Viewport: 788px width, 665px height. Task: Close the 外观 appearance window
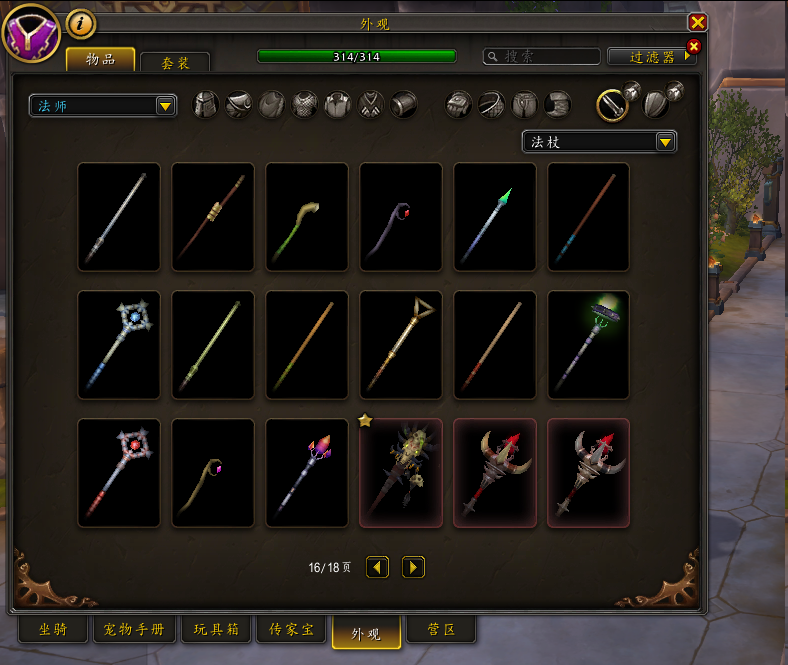698,22
